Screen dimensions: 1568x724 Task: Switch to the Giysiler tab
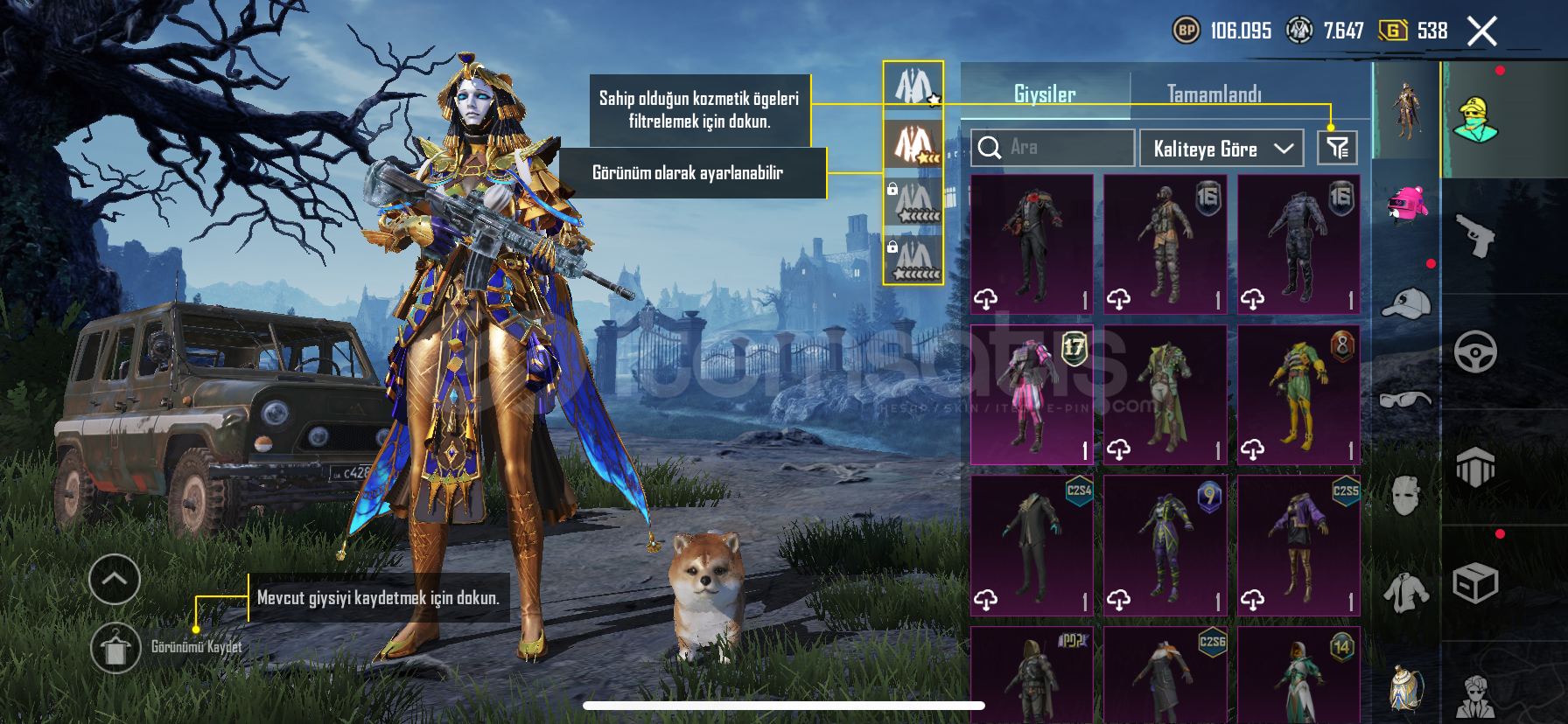point(1045,94)
